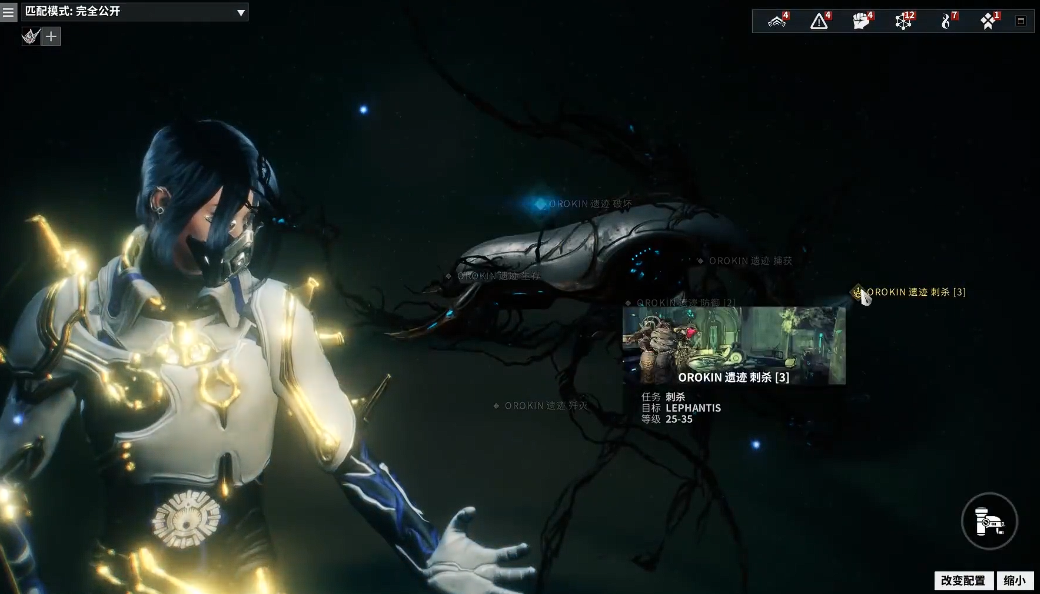Open the 匹配模式 matchmaking dropdown
This screenshot has height=594, width=1040.
[135, 12]
